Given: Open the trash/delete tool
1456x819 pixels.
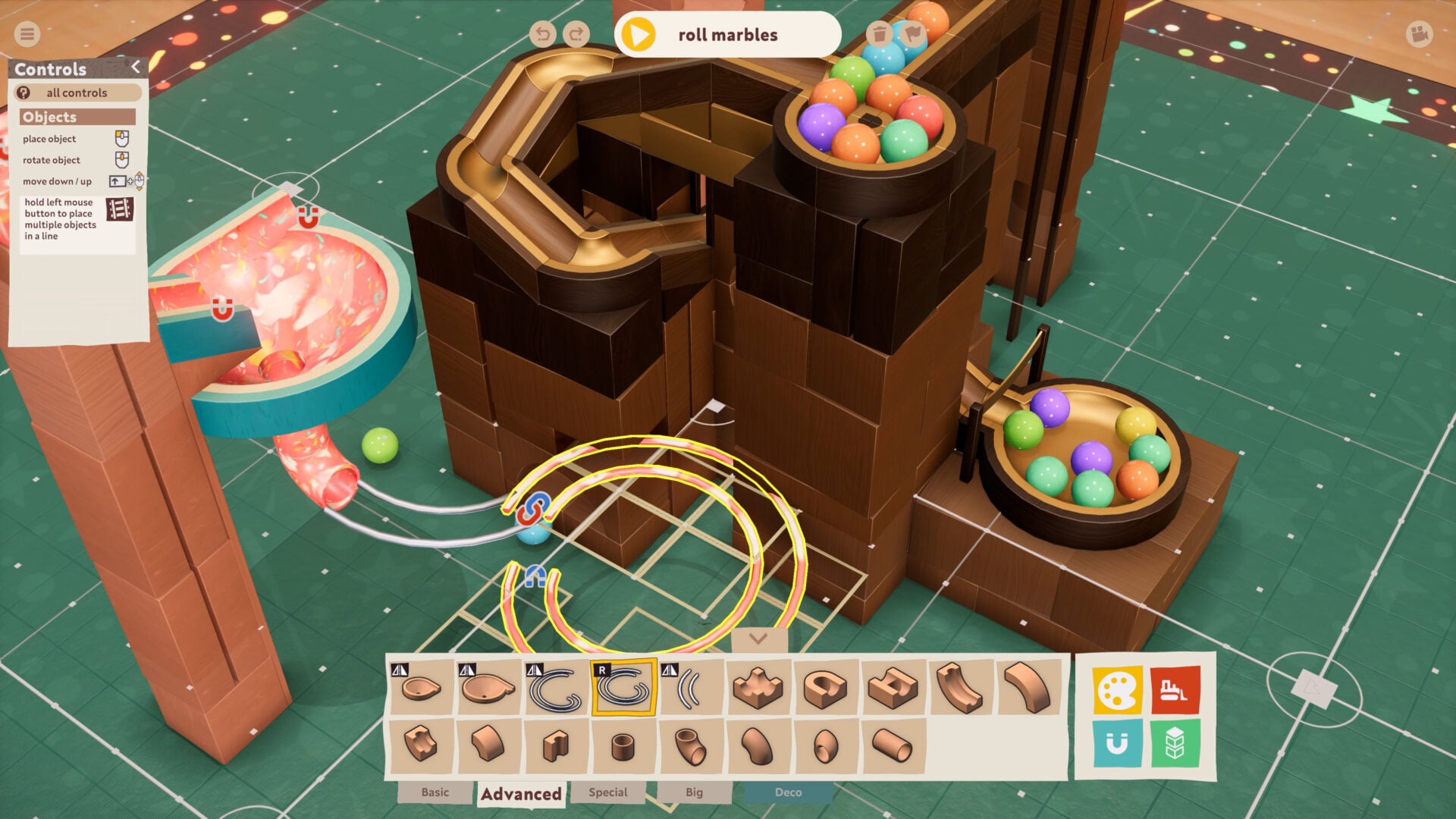Looking at the screenshot, I should coord(880,33).
